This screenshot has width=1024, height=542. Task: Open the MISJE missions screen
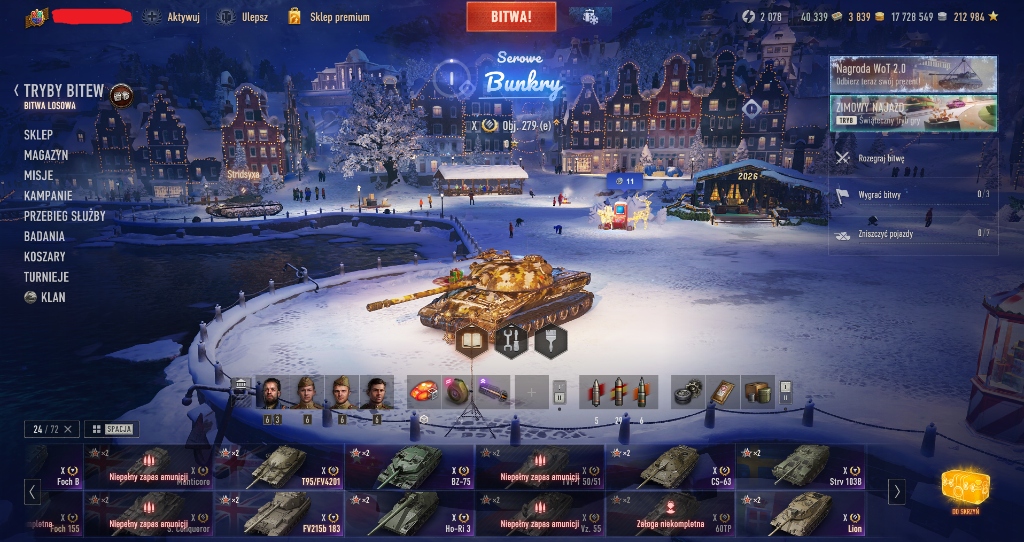tap(39, 175)
